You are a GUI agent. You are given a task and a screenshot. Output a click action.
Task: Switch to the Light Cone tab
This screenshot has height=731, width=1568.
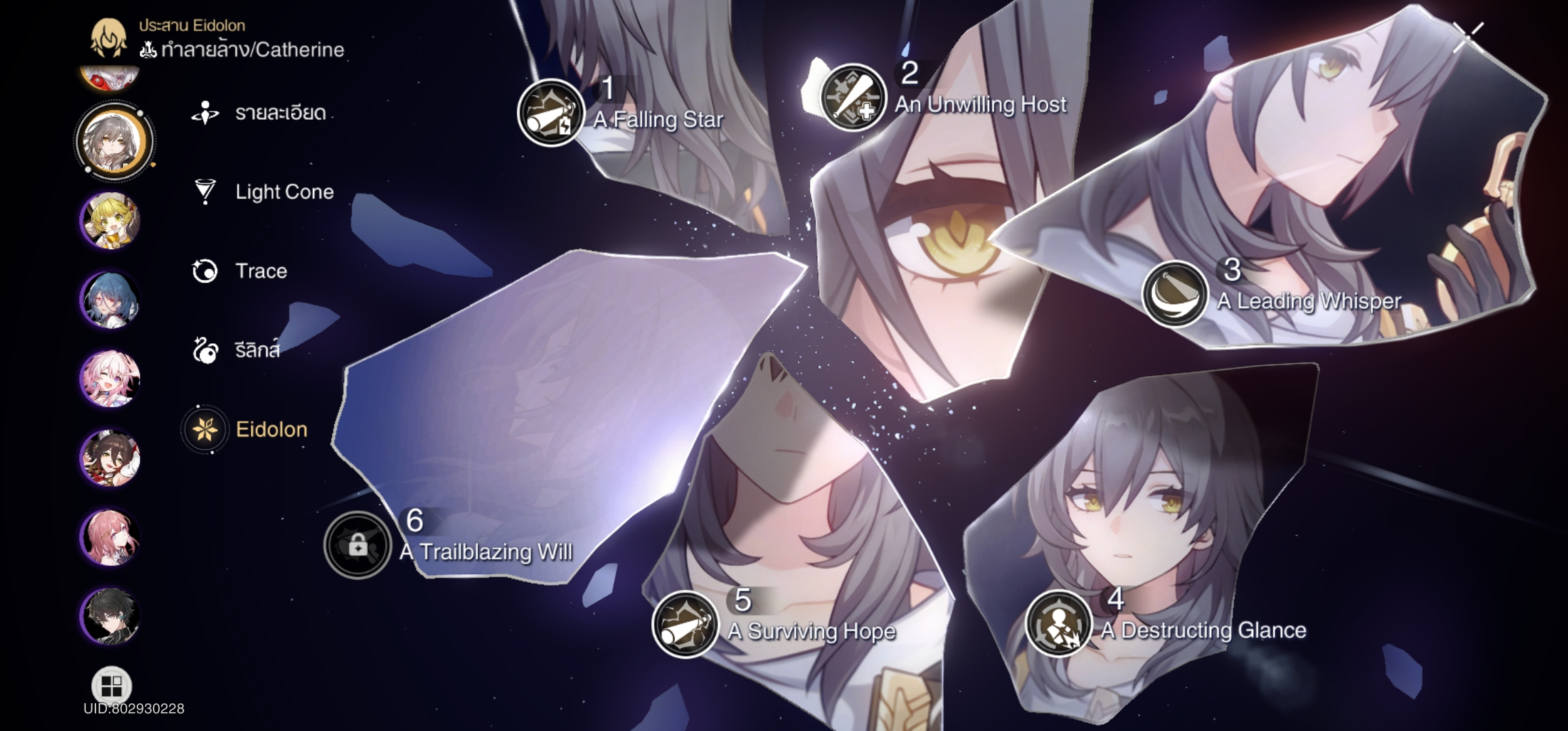click(283, 192)
